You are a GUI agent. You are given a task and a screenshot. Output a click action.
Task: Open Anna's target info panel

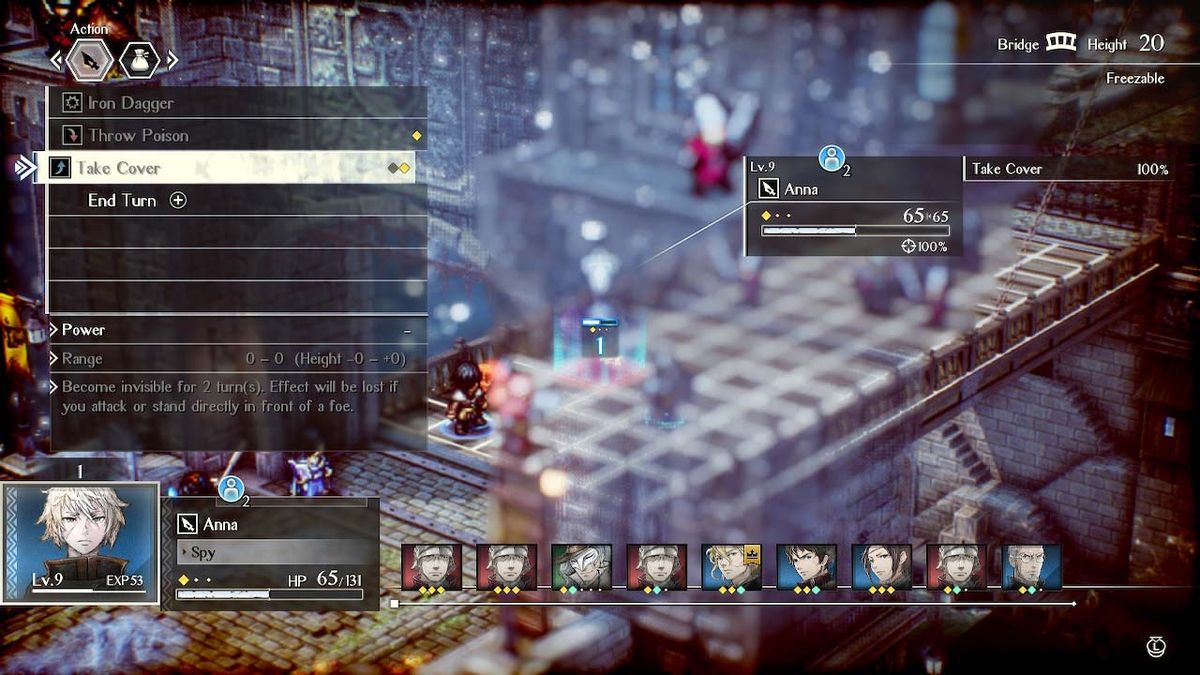click(x=852, y=206)
